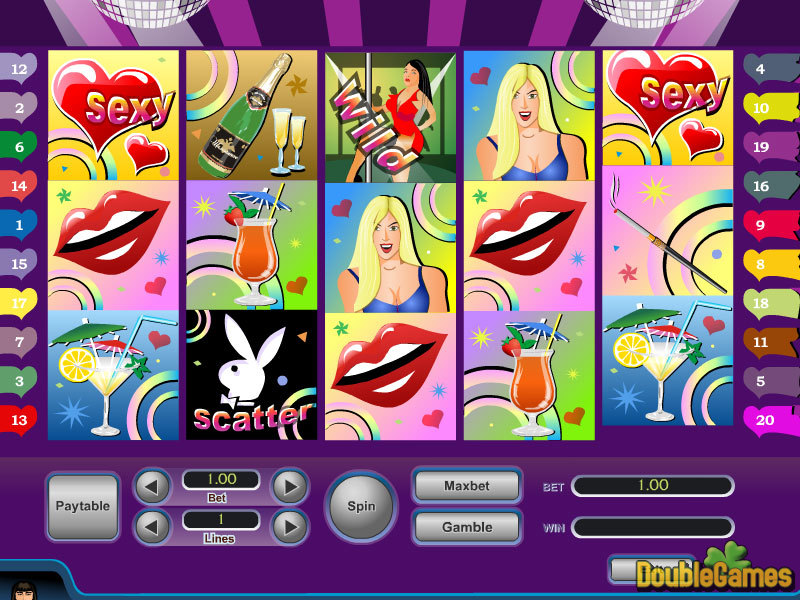The width and height of the screenshot is (800, 600).
Task: Decrease the Bet amount
Action: coord(152,487)
